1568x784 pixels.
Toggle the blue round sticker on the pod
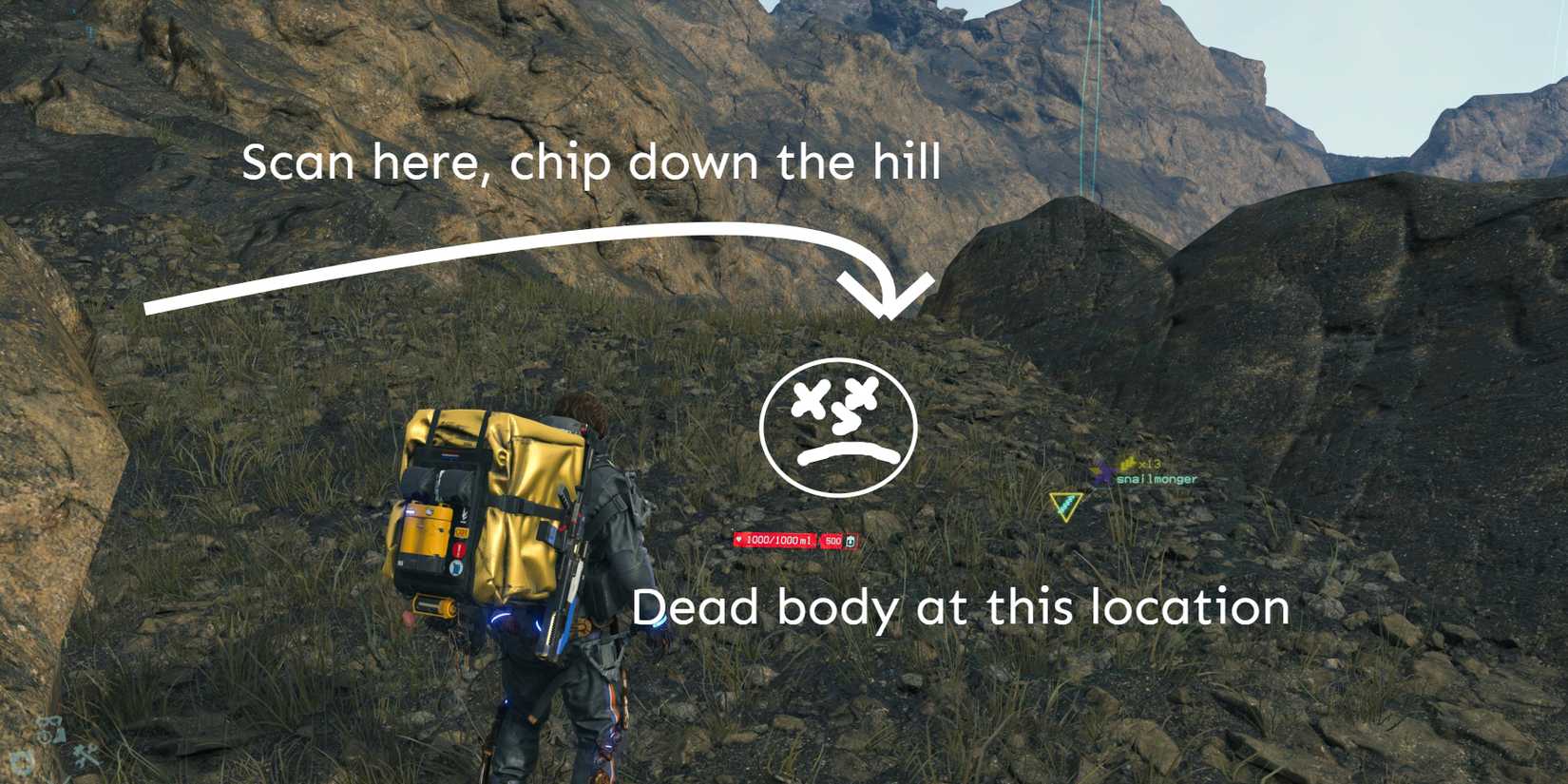tap(454, 568)
